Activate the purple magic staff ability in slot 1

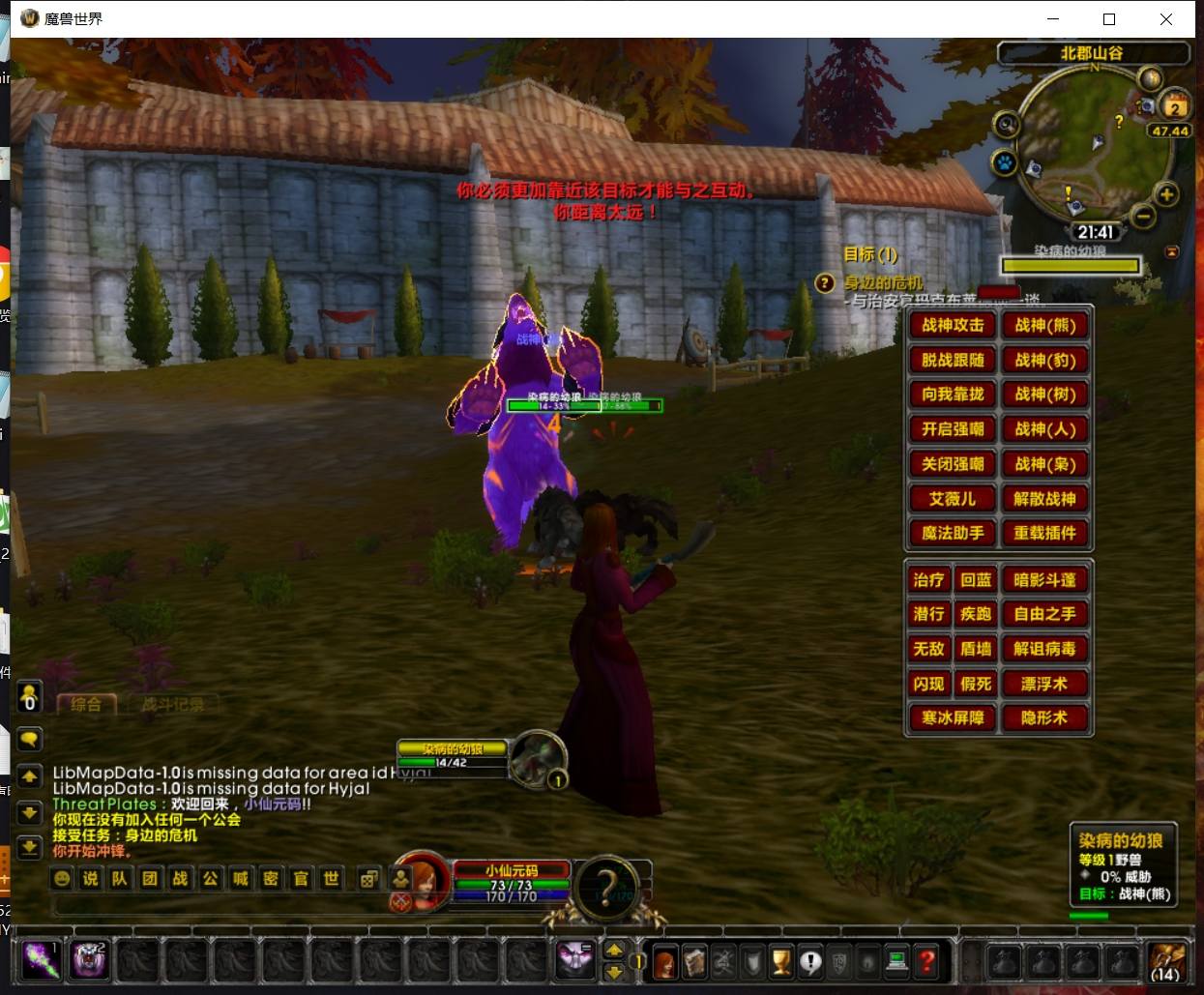41,960
